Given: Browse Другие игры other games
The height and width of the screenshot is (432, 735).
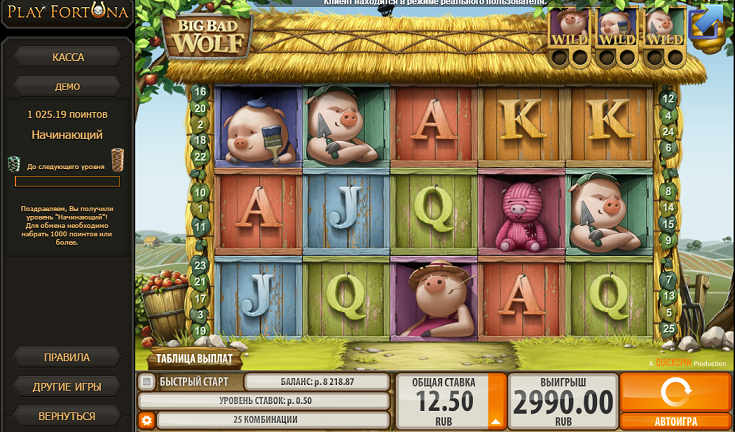Looking at the screenshot, I should [x=67, y=386].
